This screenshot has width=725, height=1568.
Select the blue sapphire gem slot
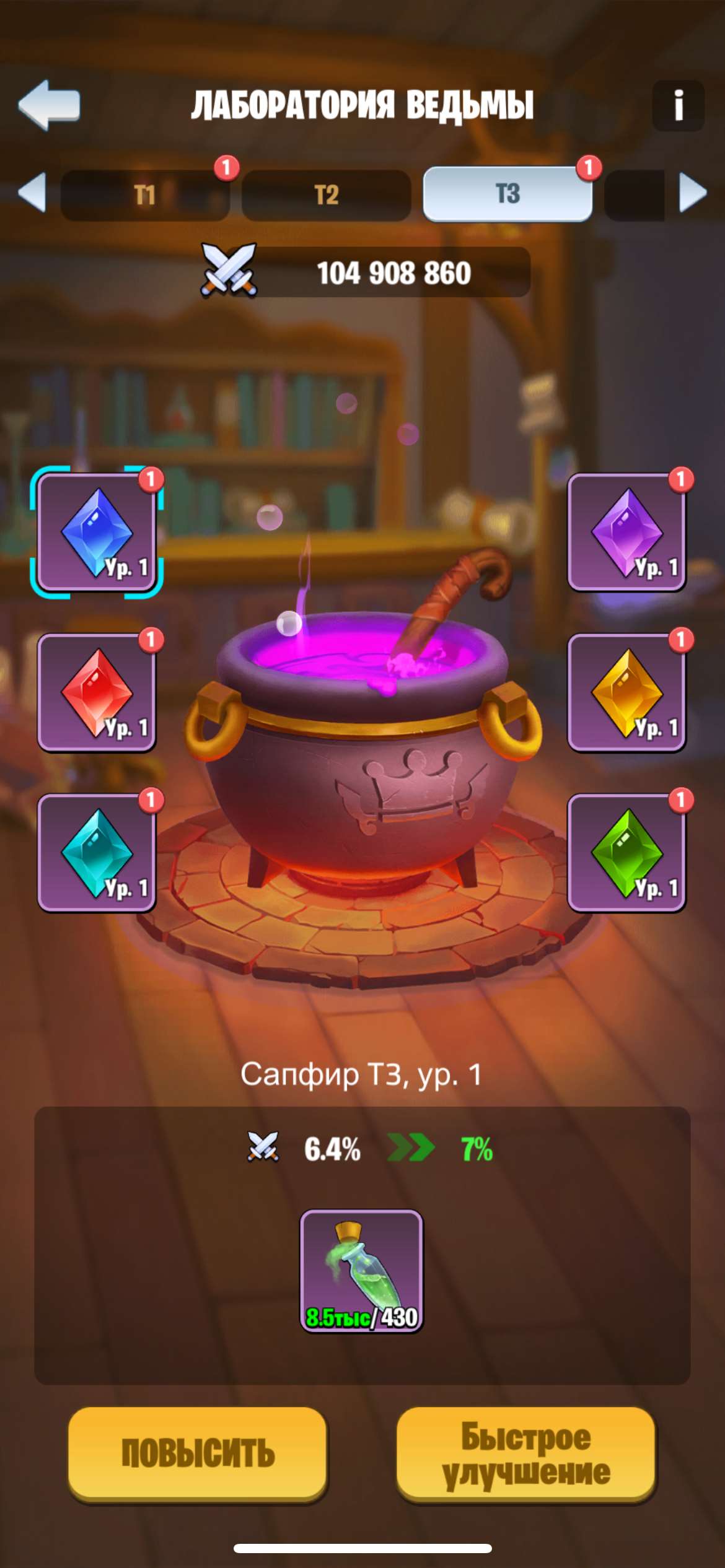tap(97, 533)
